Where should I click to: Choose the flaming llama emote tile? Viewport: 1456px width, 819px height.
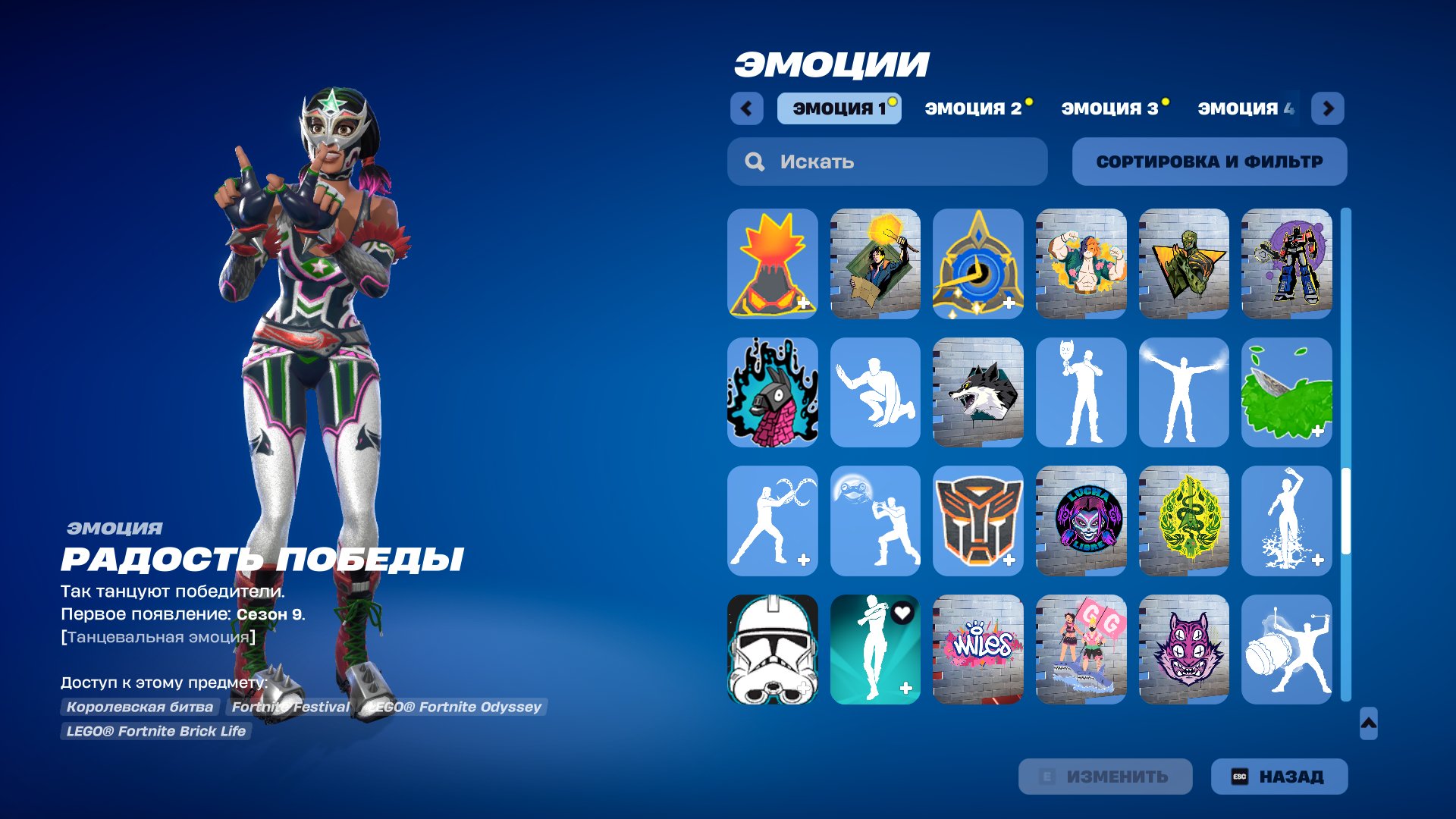(x=772, y=392)
